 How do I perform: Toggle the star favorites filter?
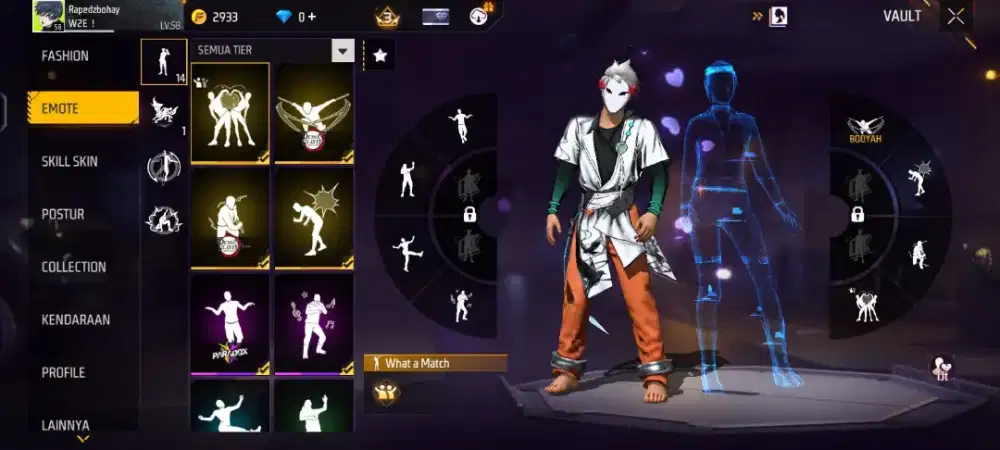[379, 56]
